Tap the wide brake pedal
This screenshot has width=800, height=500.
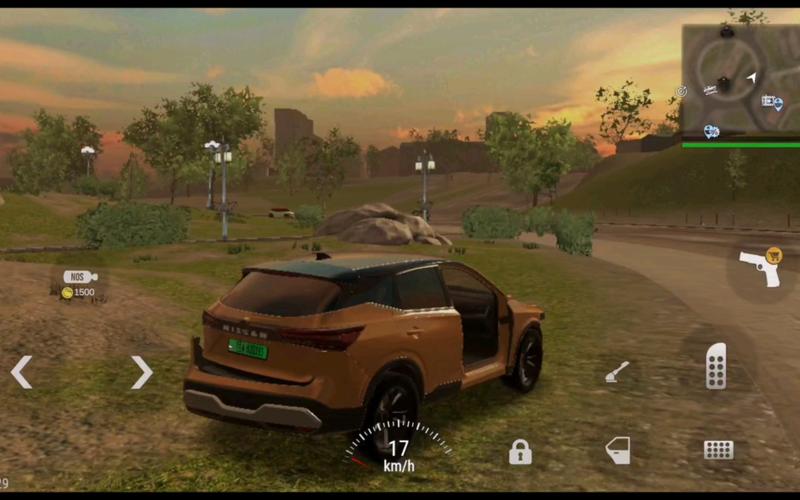tap(718, 450)
